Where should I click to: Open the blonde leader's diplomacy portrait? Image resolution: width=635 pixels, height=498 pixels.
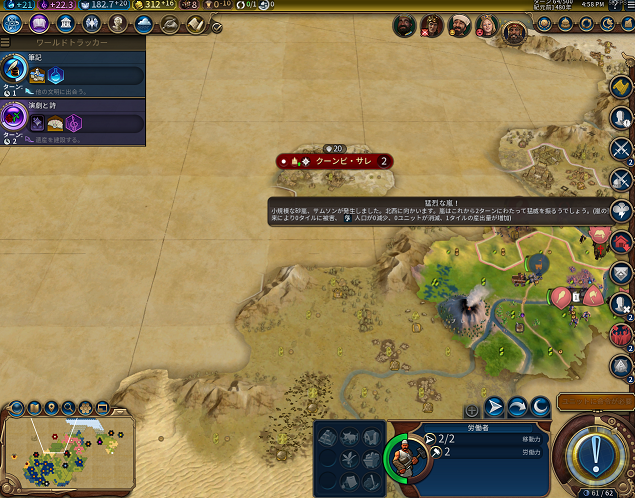pyautogui.click(x=487, y=24)
